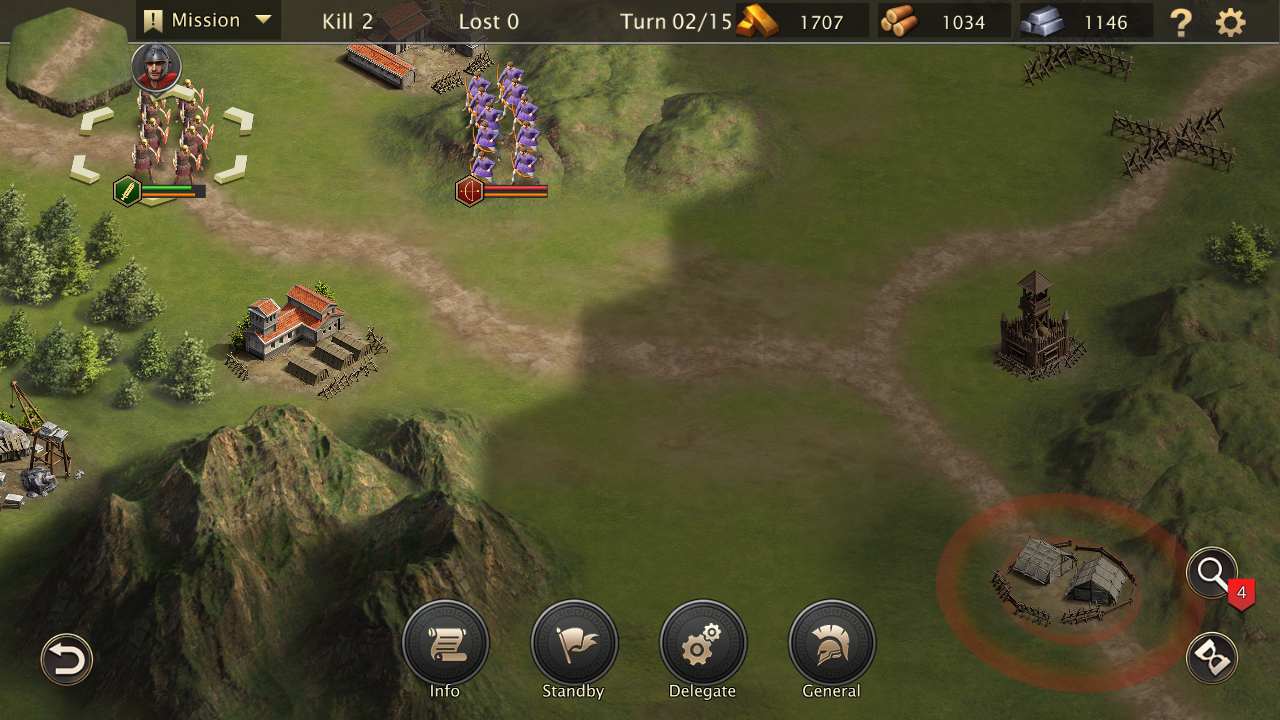
Task: Select the general's portrait above the legion
Action: (156, 67)
